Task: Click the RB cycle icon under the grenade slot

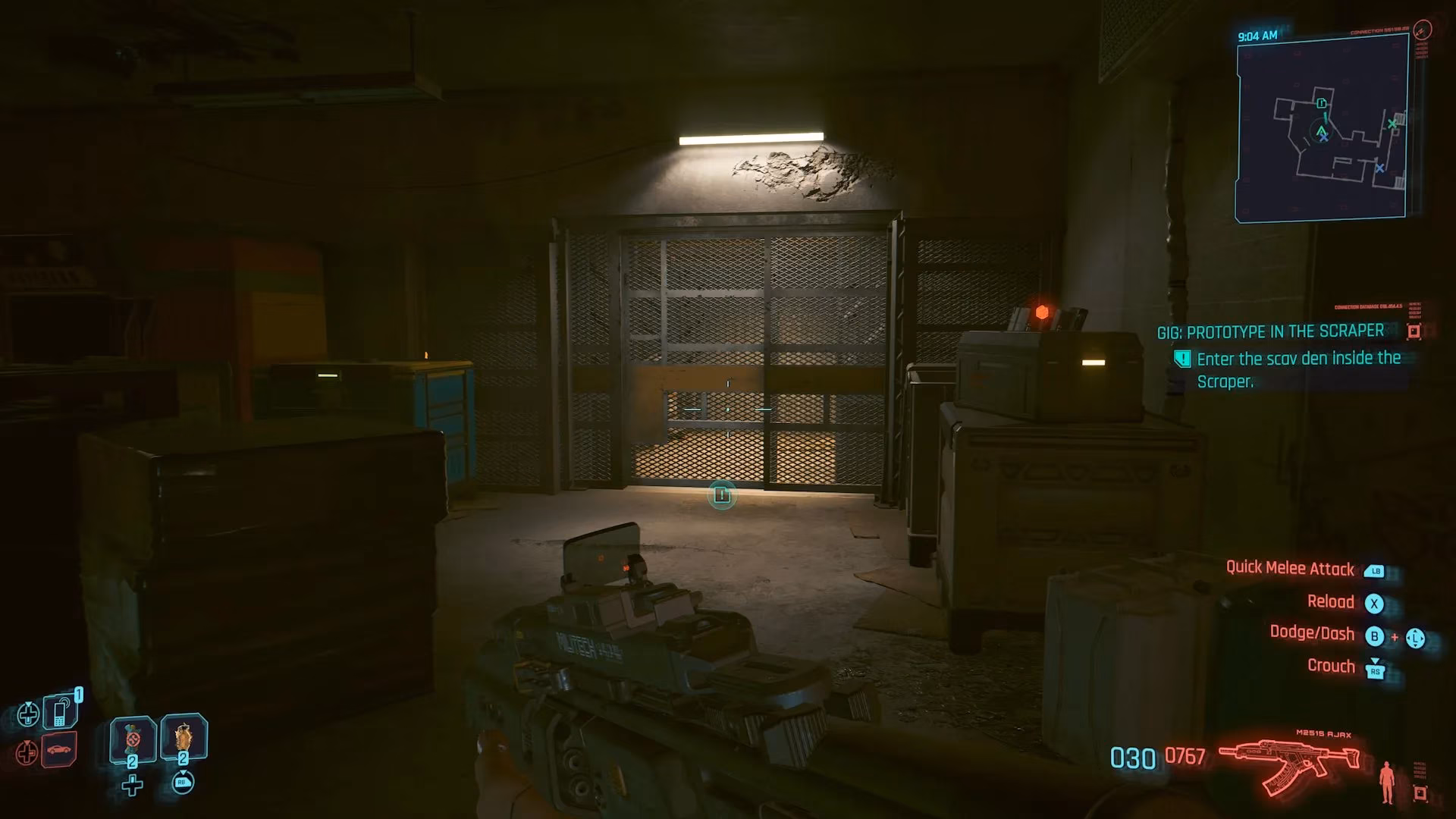Action: click(x=182, y=783)
